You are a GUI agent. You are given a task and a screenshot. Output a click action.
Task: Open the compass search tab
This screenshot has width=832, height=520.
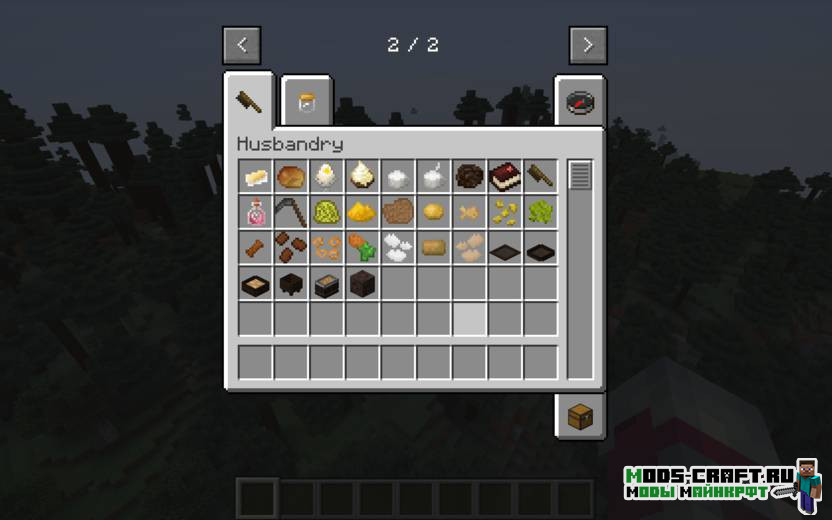tap(580, 101)
